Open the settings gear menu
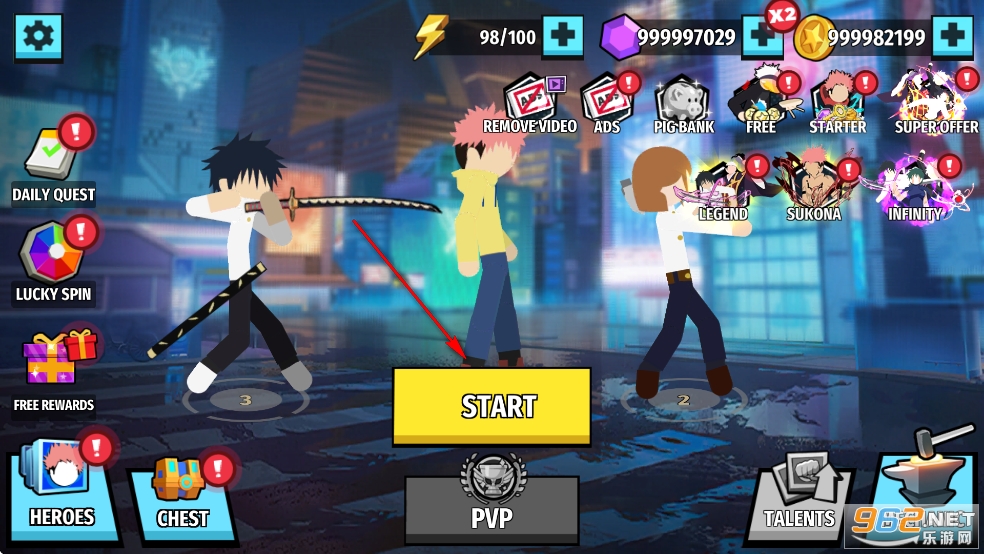 click(x=38, y=37)
